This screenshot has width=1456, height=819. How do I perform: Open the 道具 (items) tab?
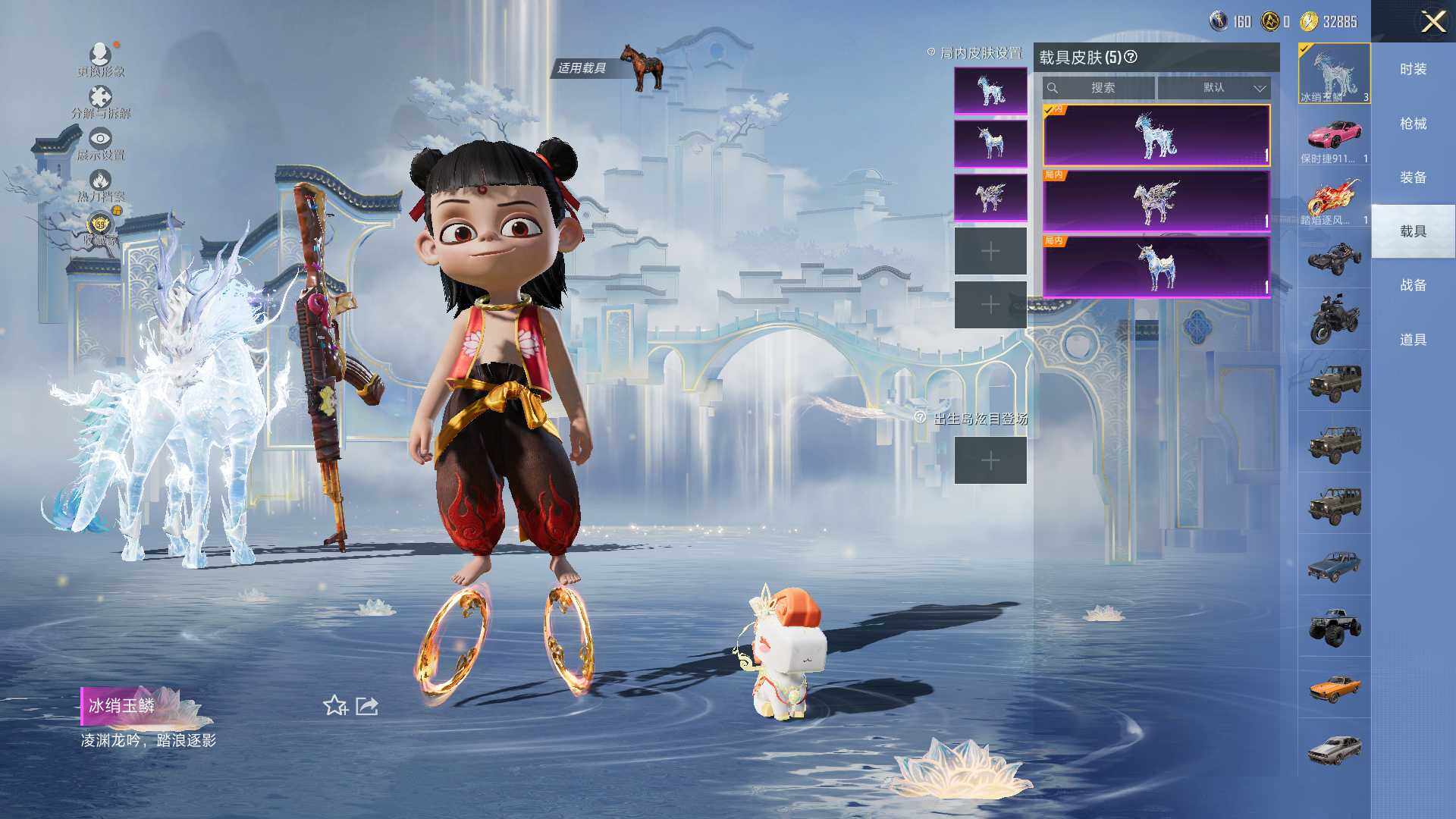[x=1413, y=340]
